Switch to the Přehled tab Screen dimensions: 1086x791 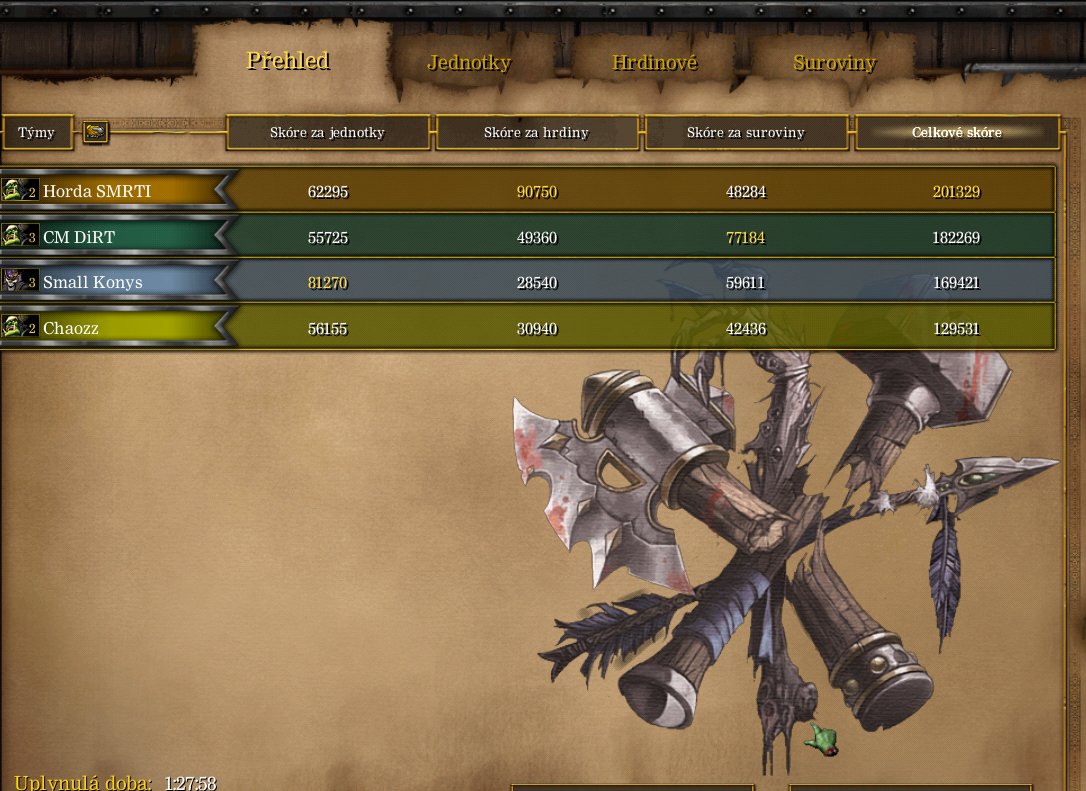(x=288, y=61)
